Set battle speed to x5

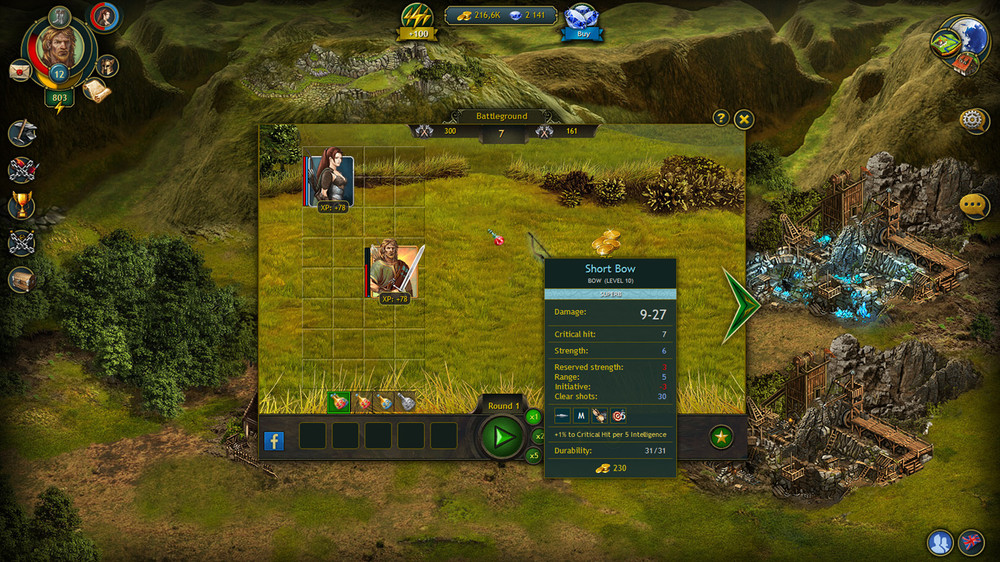pyautogui.click(x=534, y=456)
